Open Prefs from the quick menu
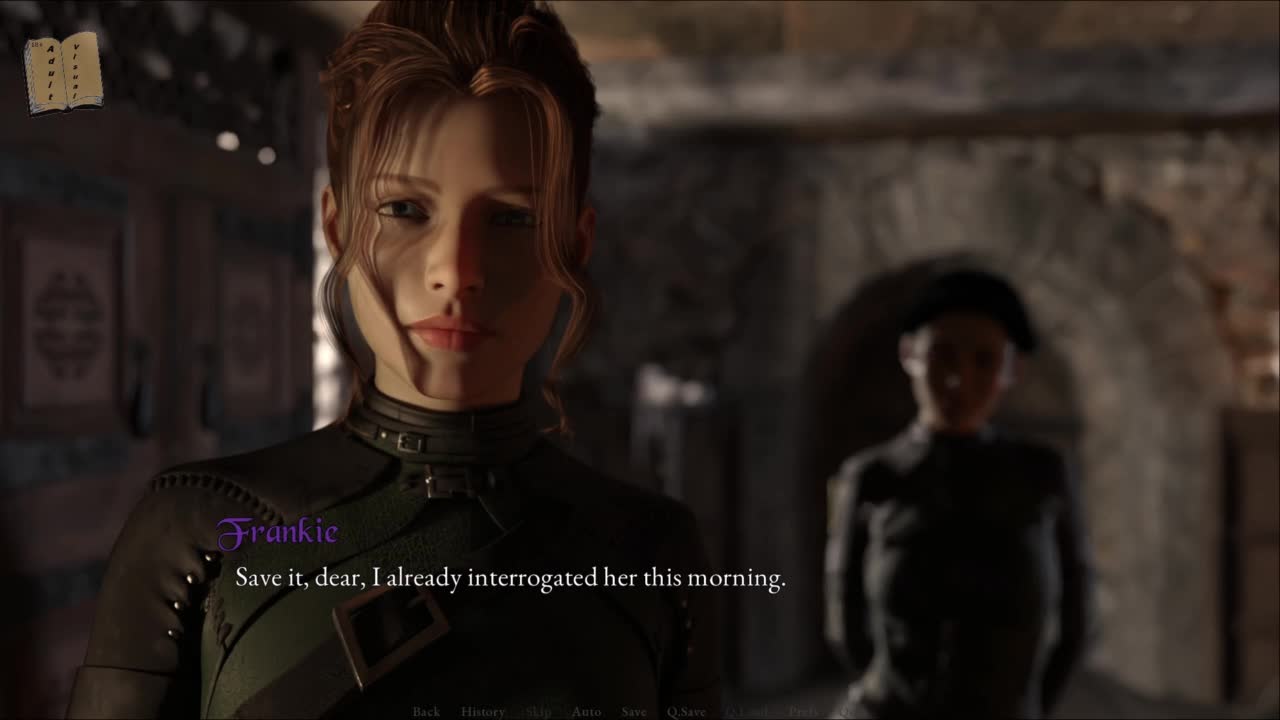Viewport: 1280px width, 720px height. pos(804,711)
